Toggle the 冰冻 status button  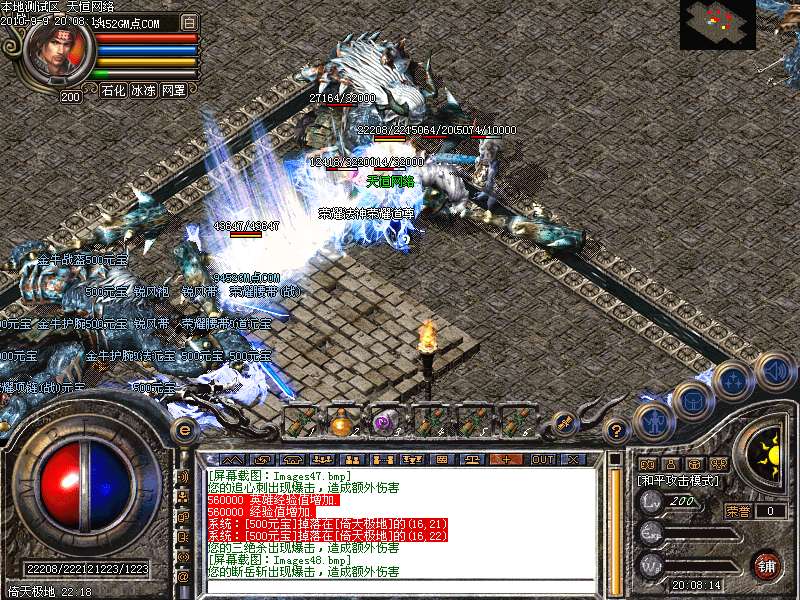(143, 90)
